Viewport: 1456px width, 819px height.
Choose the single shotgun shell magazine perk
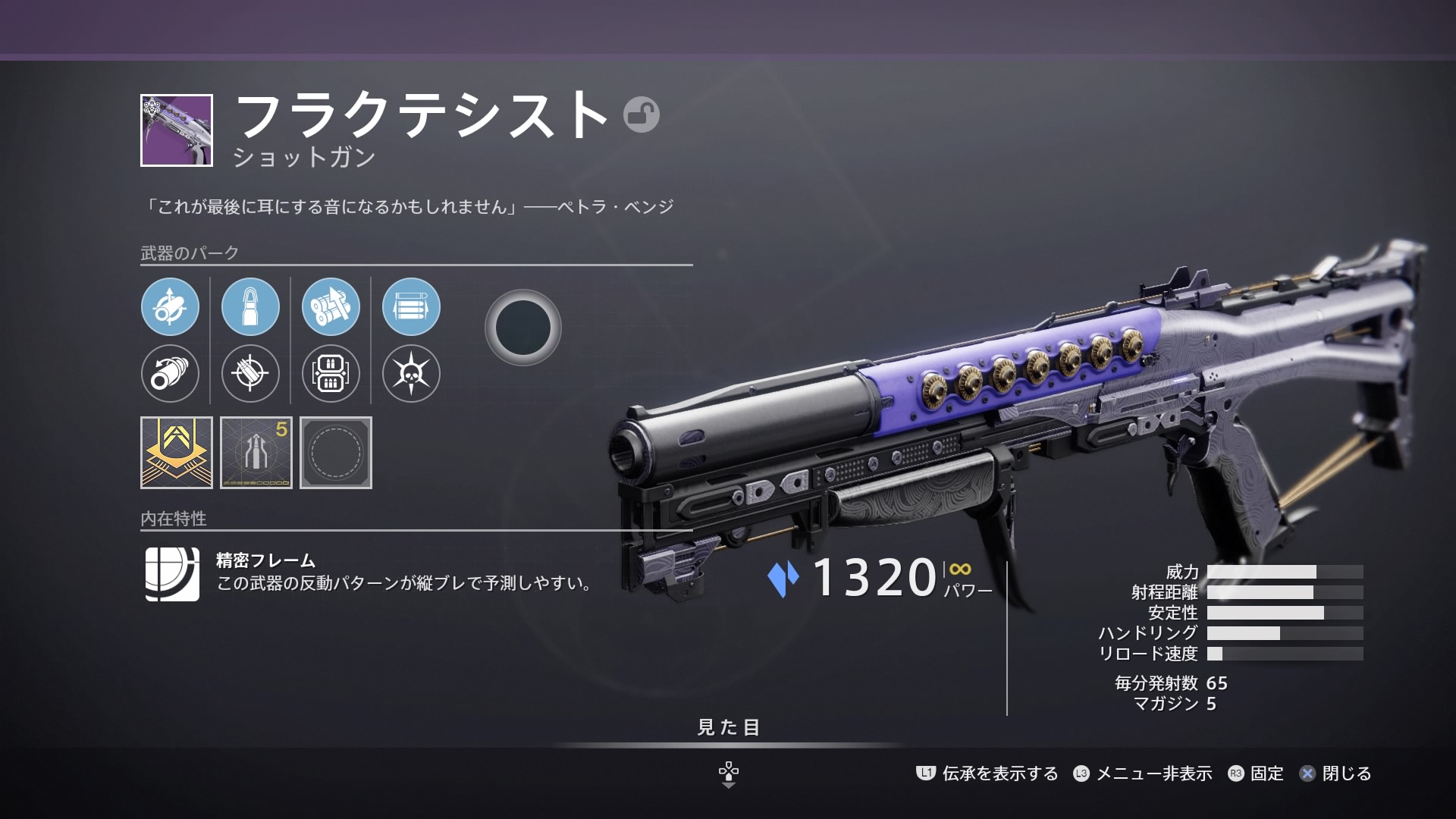[x=250, y=307]
